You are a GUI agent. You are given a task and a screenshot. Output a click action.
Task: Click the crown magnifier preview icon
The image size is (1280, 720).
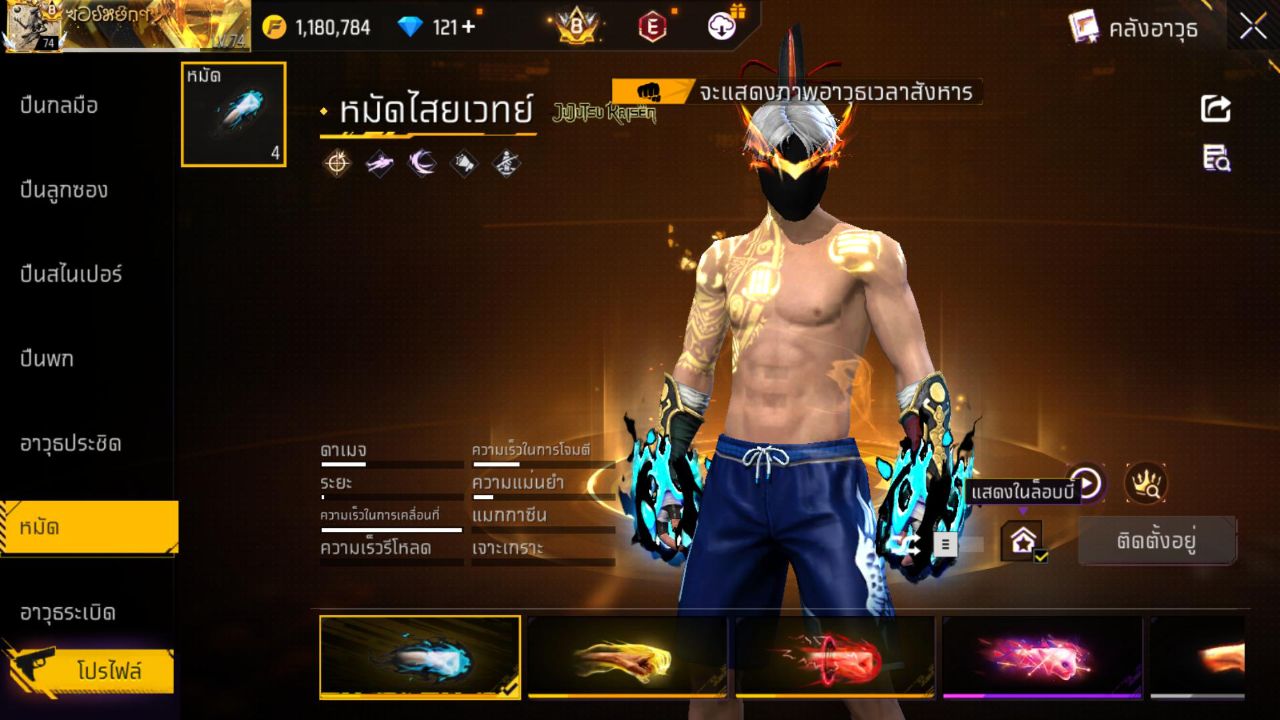coord(1145,484)
